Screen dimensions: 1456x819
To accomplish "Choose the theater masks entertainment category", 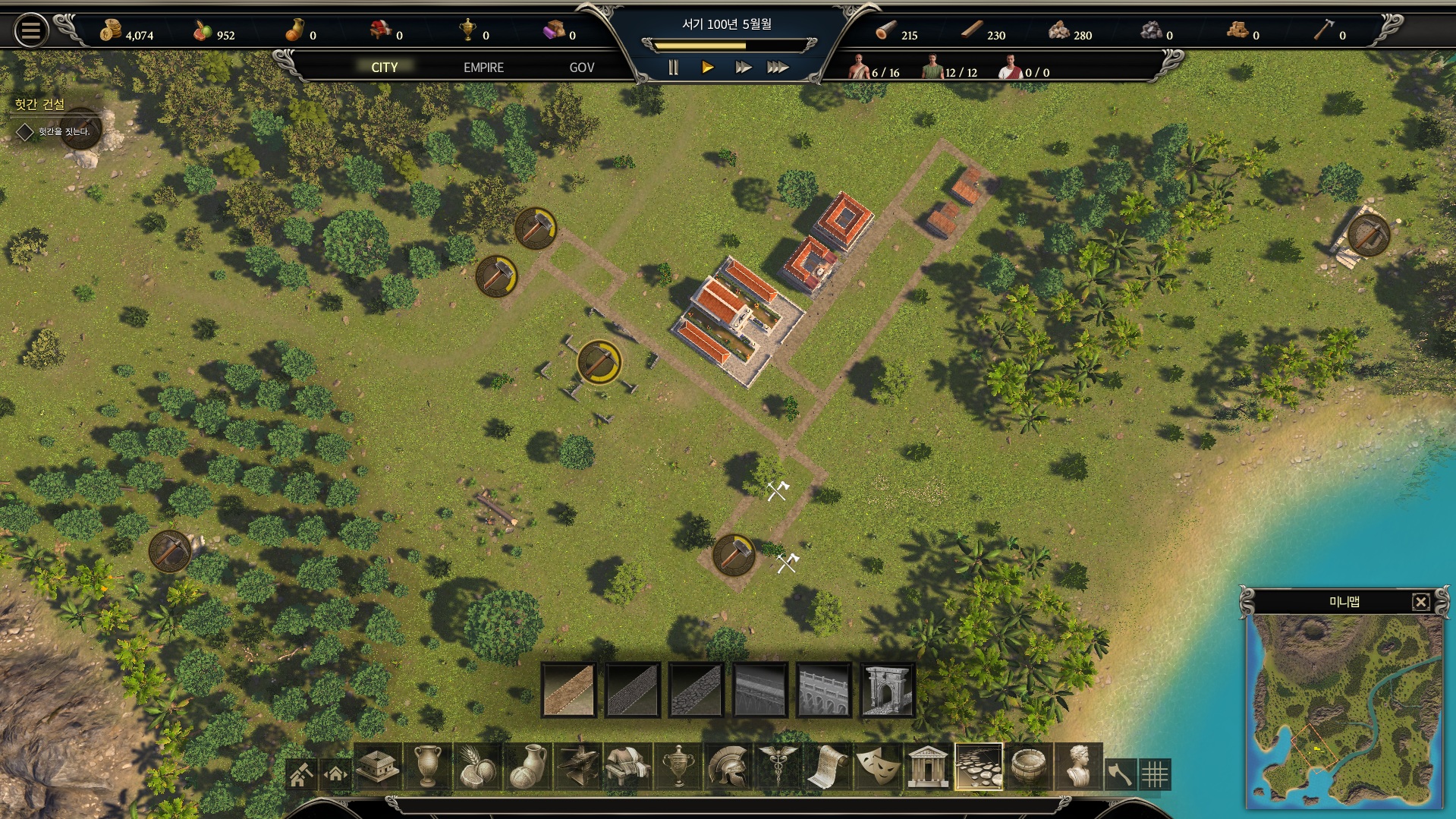I will point(878,767).
